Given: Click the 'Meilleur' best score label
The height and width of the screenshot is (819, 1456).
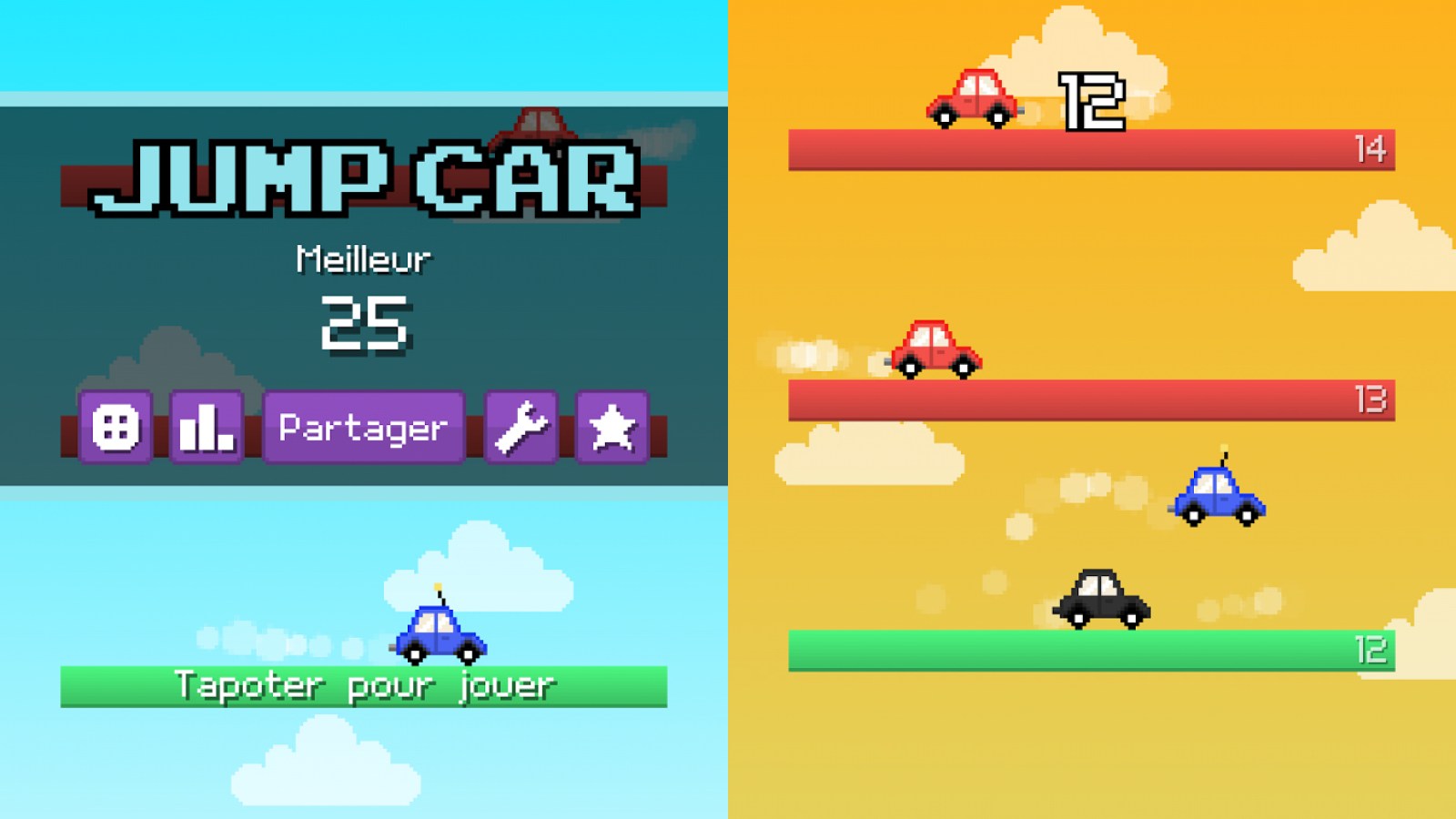Looking at the screenshot, I should (x=363, y=258).
